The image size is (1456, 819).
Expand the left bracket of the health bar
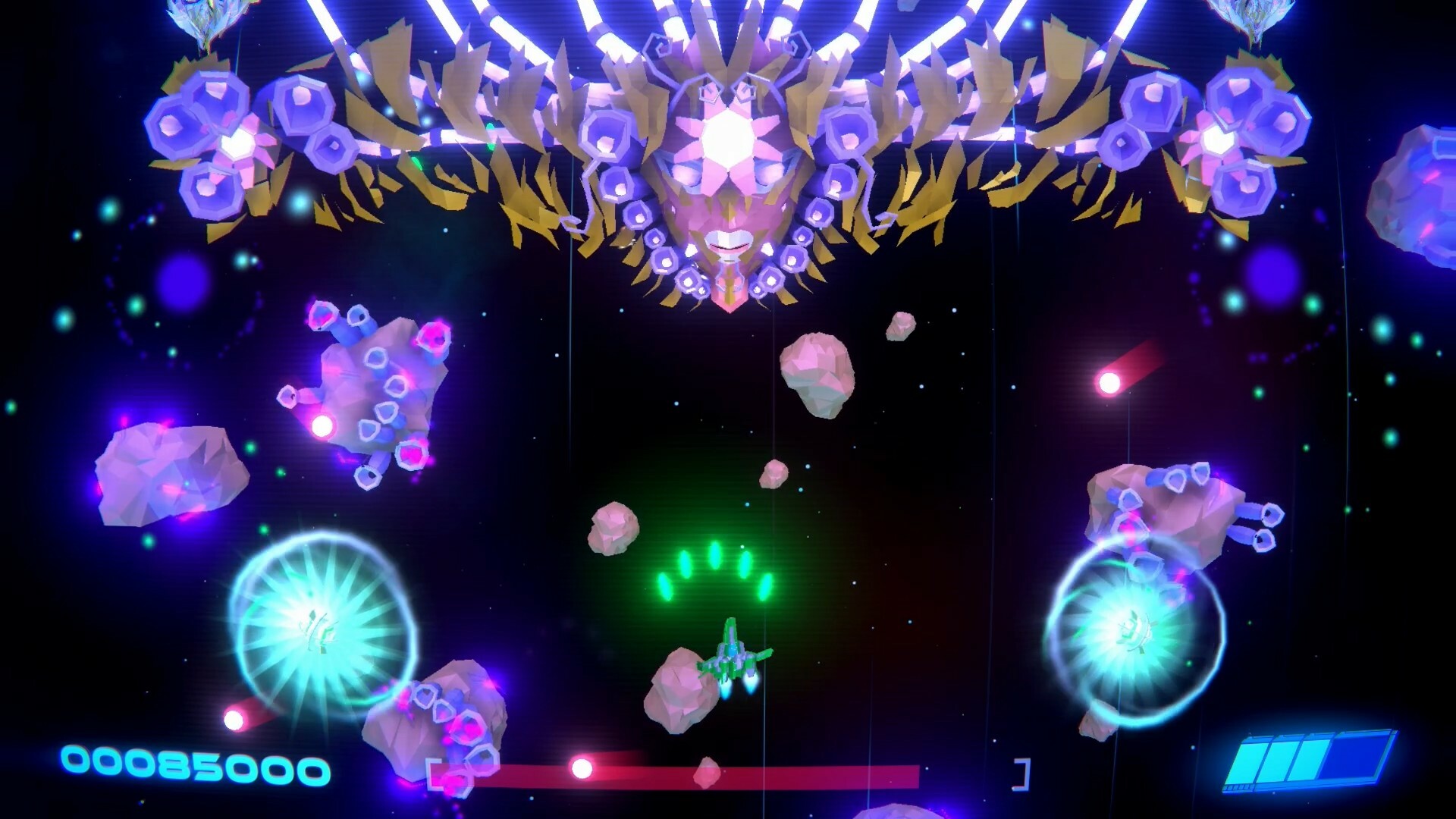[431, 772]
